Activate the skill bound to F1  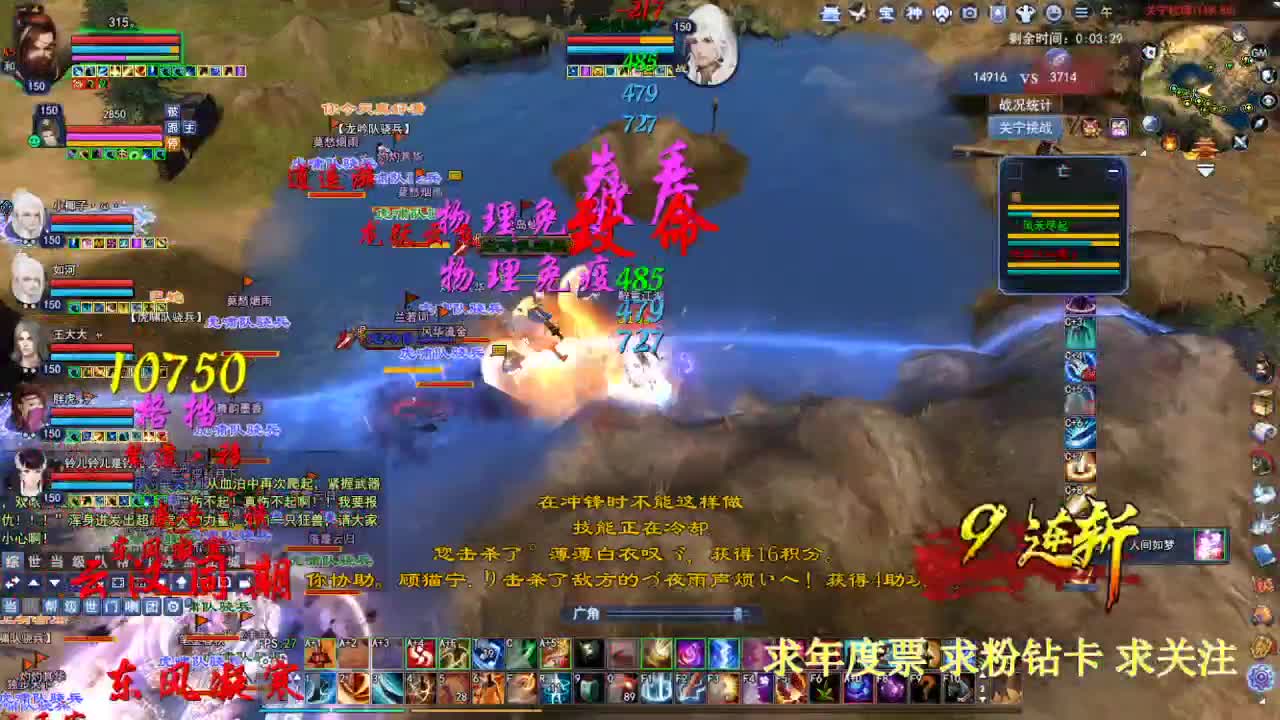655,689
